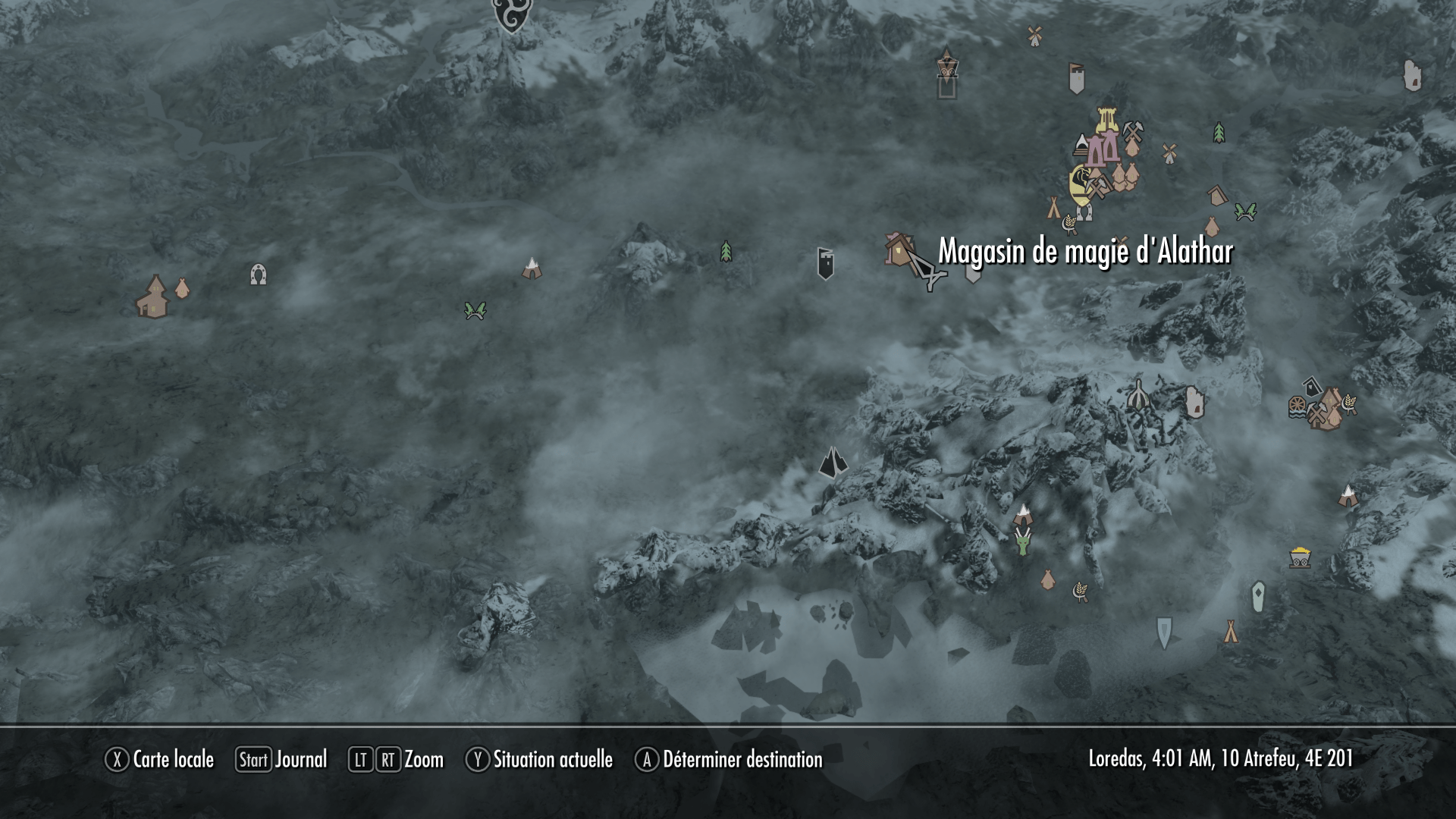Select the black fort banner marker
Image resolution: width=1456 pixels, height=819 pixels.
pos(826,263)
